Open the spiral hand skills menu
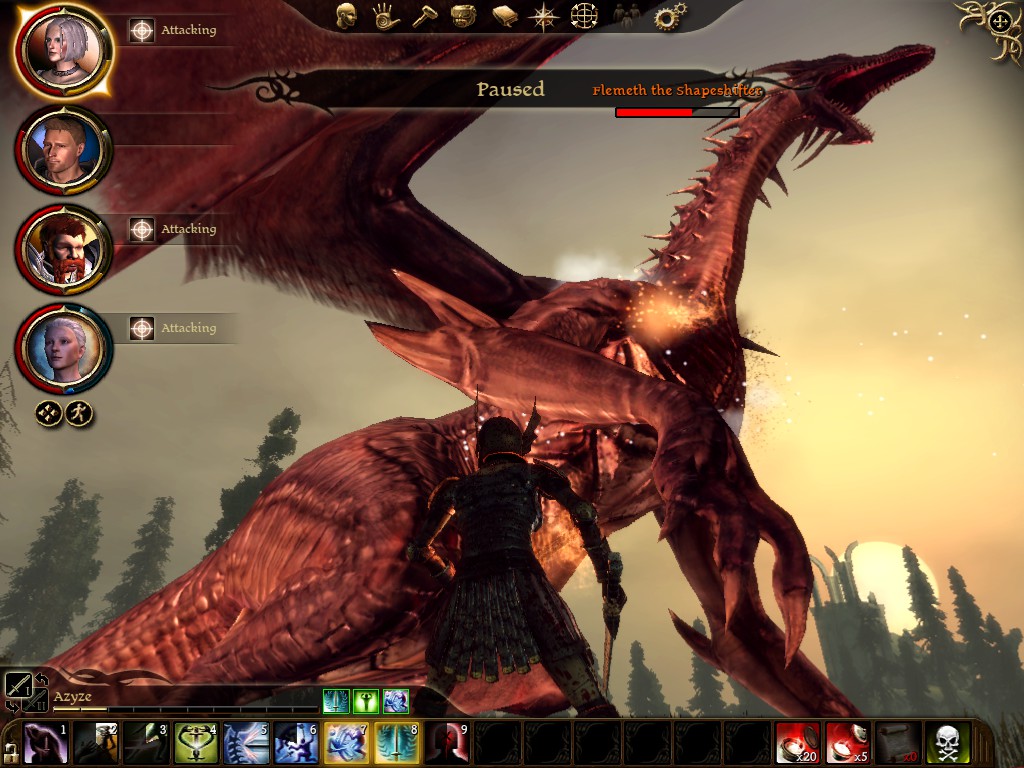 click(x=386, y=16)
